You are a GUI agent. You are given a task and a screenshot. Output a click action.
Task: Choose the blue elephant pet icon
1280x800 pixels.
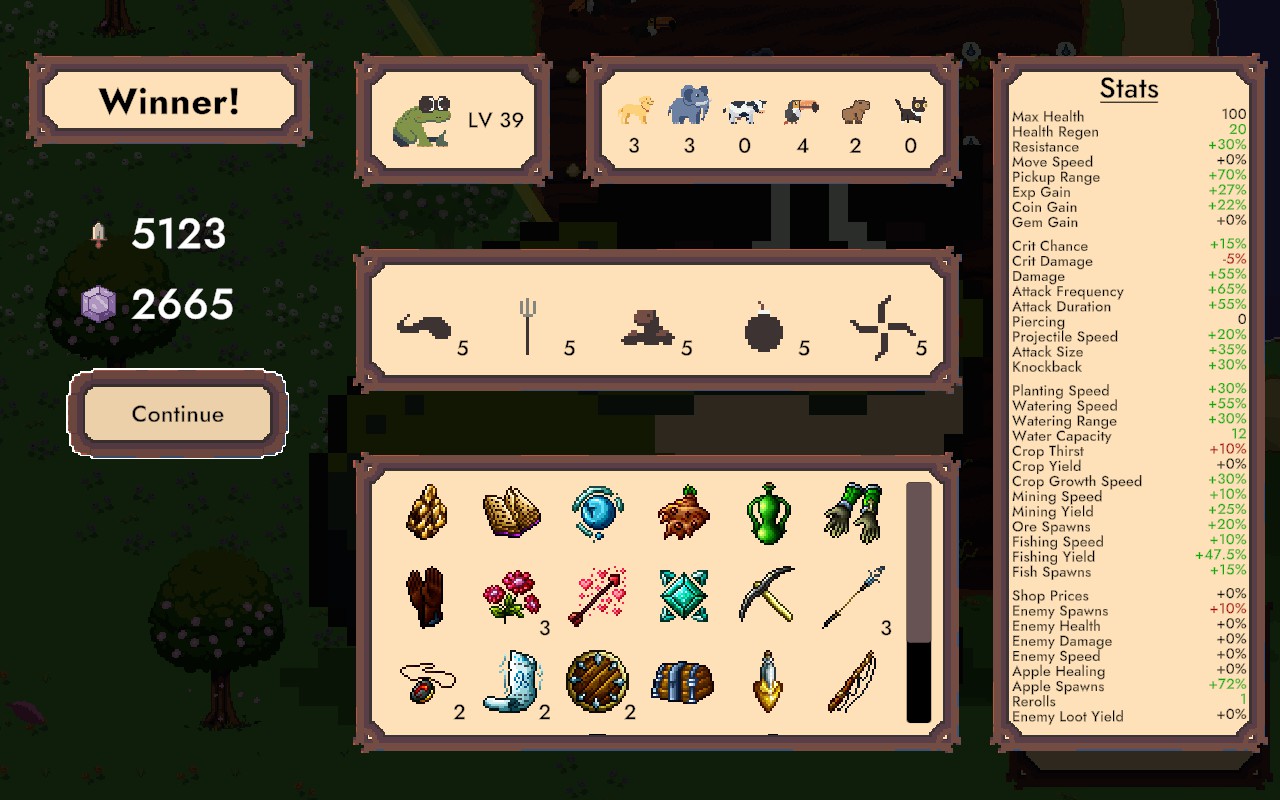(x=689, y=105)
